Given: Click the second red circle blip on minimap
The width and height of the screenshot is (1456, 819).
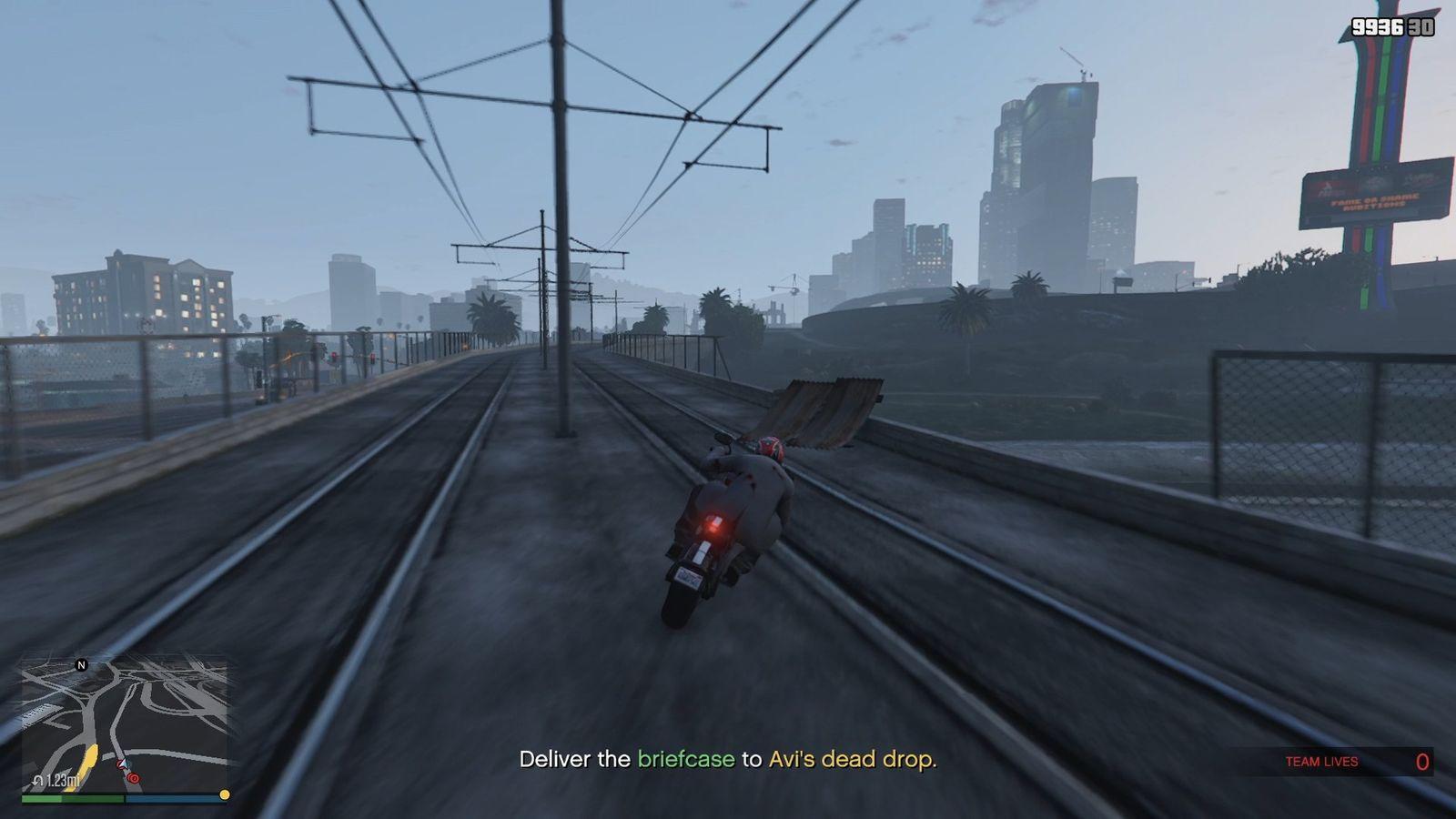Looking at the screenshot, I should pyautogui.click(x=133, y=777).
